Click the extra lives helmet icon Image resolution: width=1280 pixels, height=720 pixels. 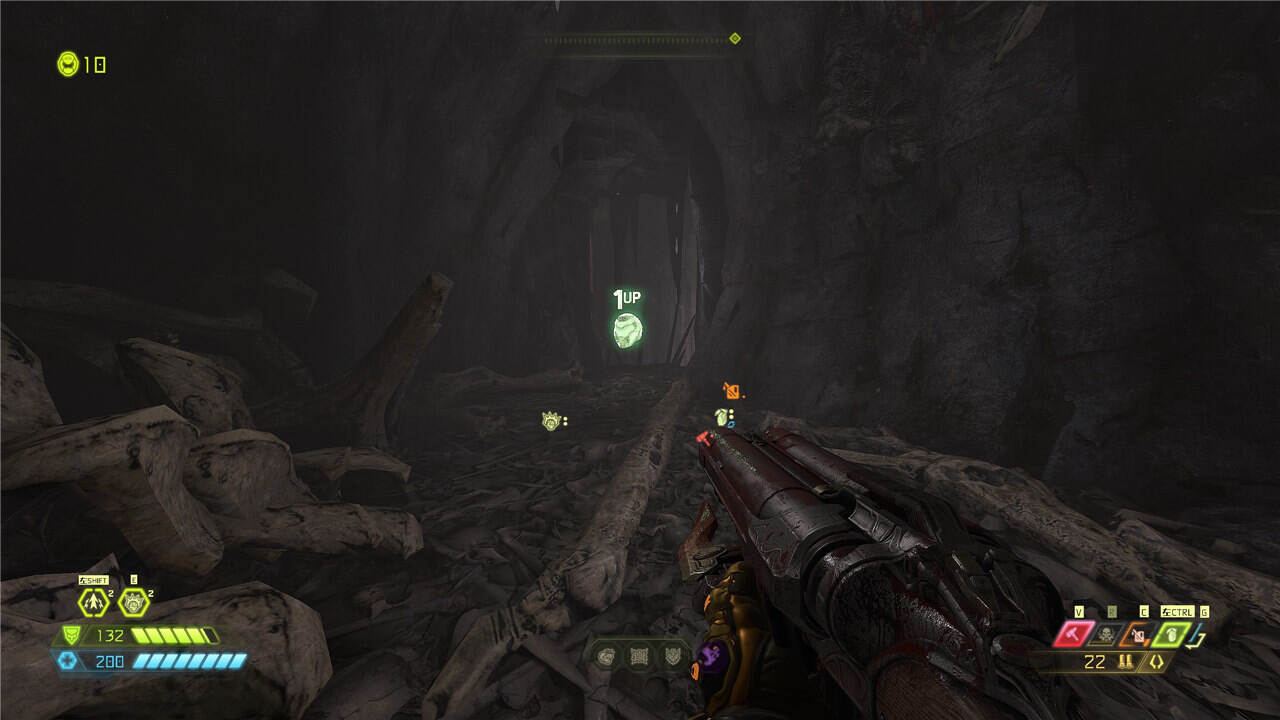pos(68,64)
